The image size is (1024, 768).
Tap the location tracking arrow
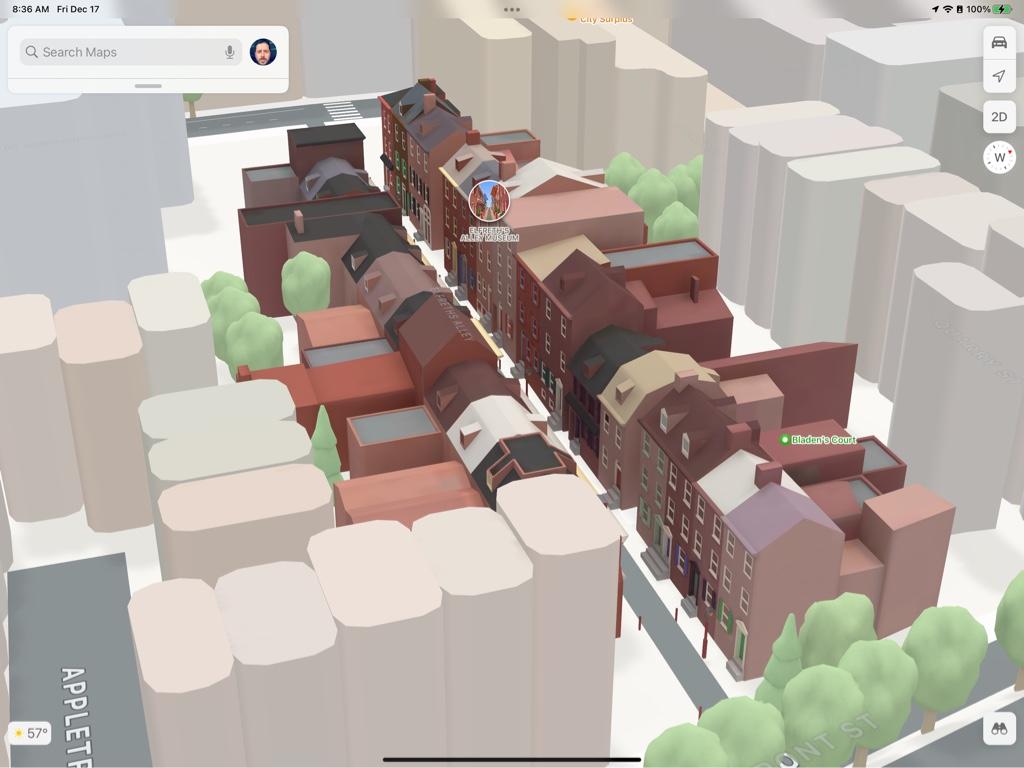click(x=998, y=77)
